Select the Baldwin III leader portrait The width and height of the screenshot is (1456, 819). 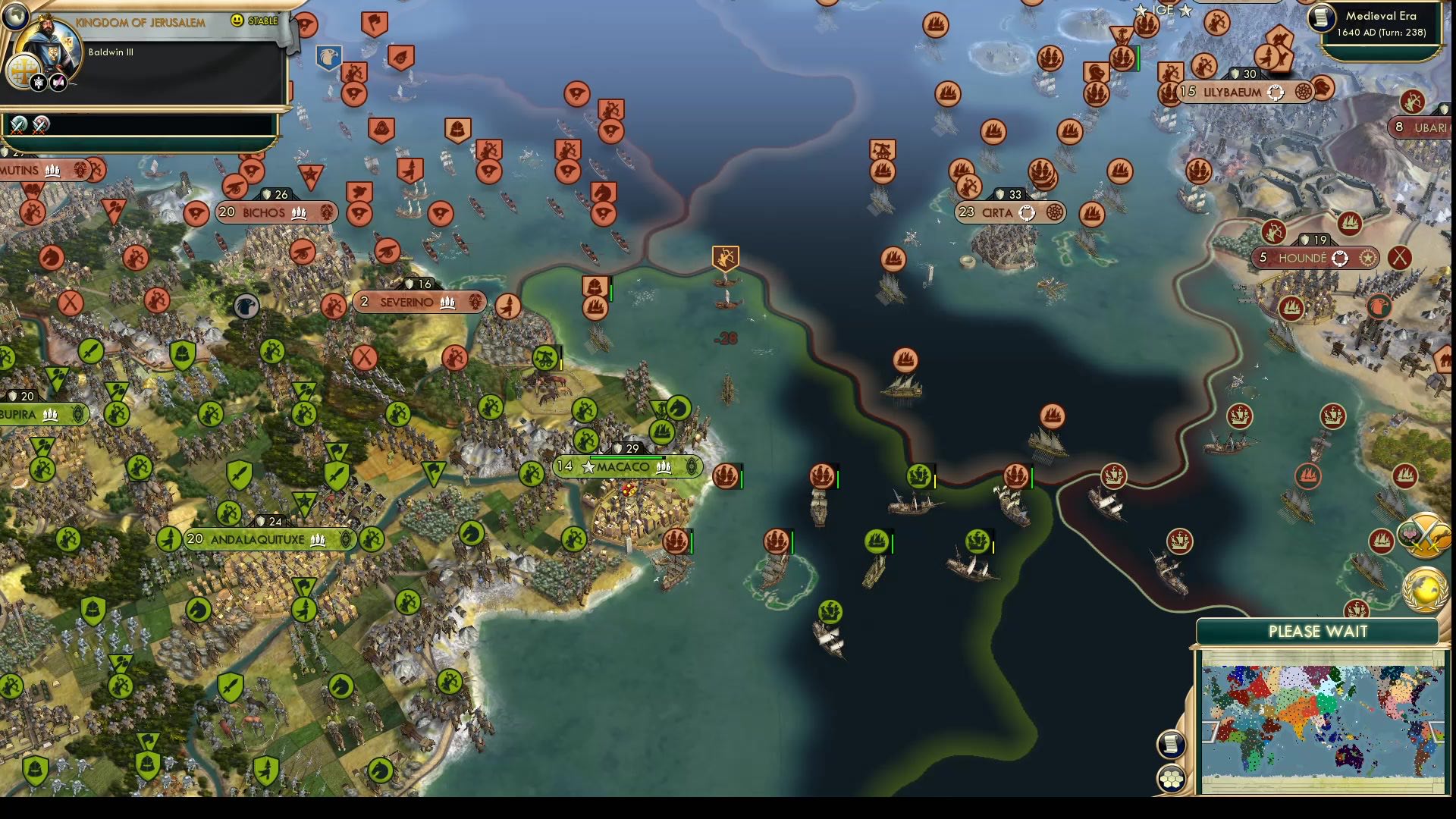pos(52,47)
